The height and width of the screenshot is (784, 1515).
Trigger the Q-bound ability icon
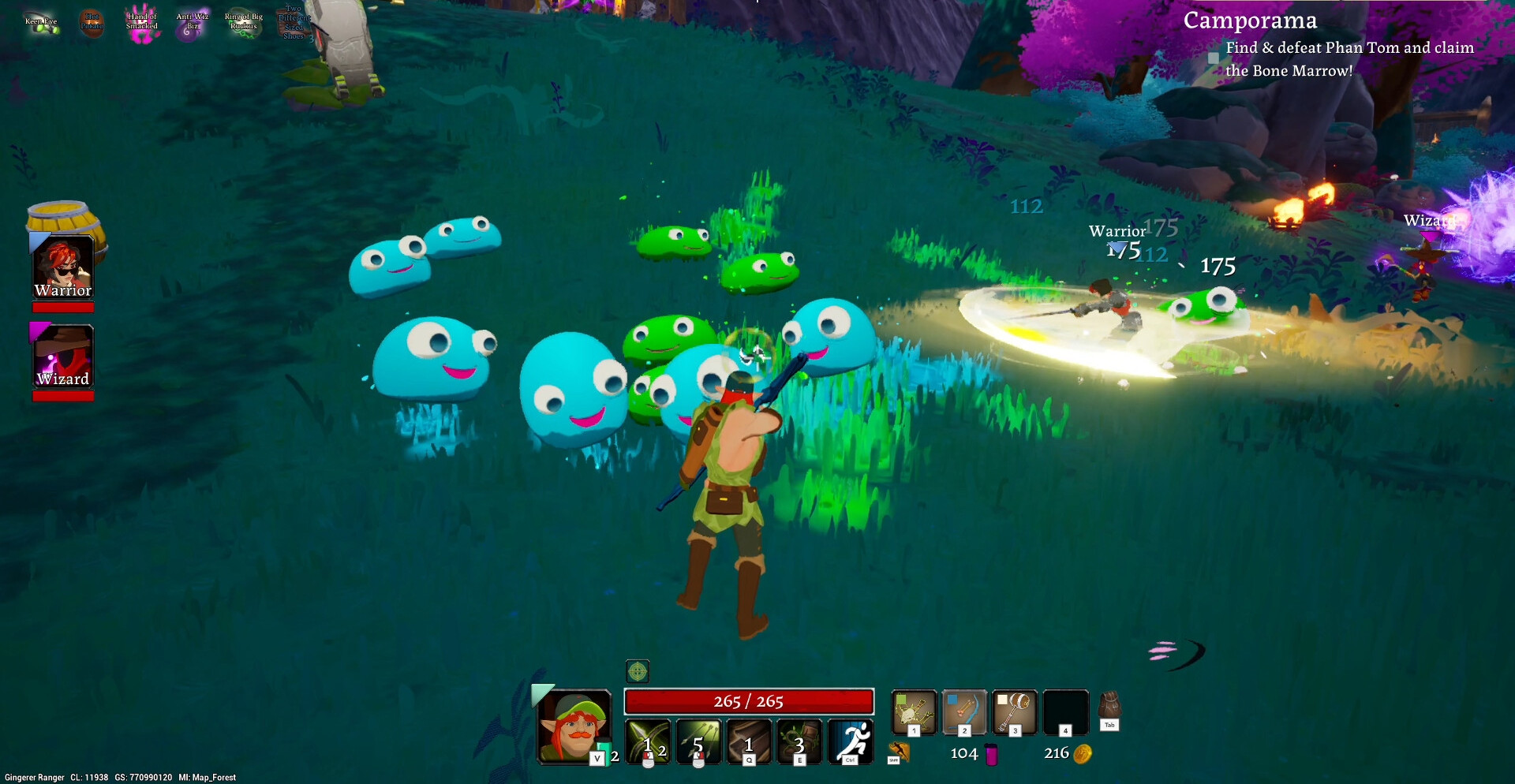749,741
